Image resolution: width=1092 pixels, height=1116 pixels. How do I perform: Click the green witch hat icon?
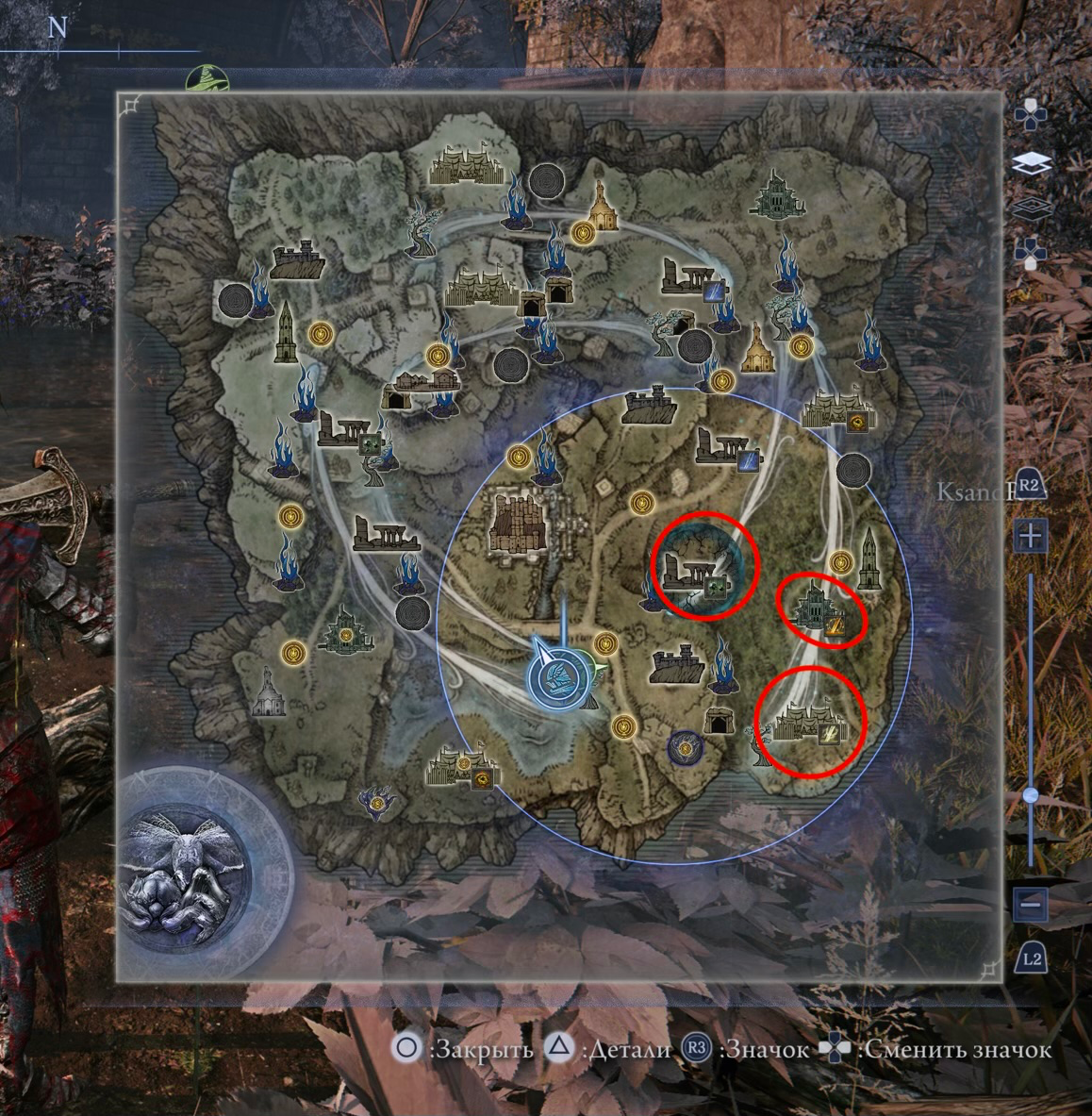[203, 78]
